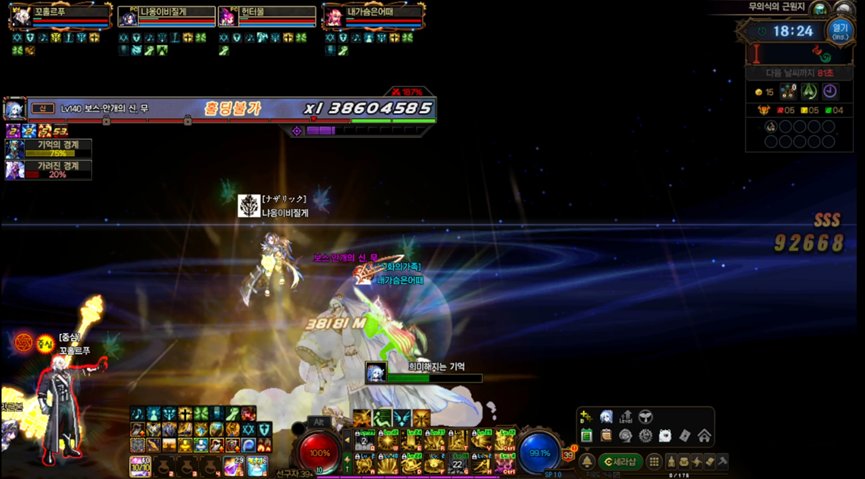This screenshot has height=479, width=865.
Task: Click the green arrow buff icon in dungeon panel
Action: (x=809, y=91)
